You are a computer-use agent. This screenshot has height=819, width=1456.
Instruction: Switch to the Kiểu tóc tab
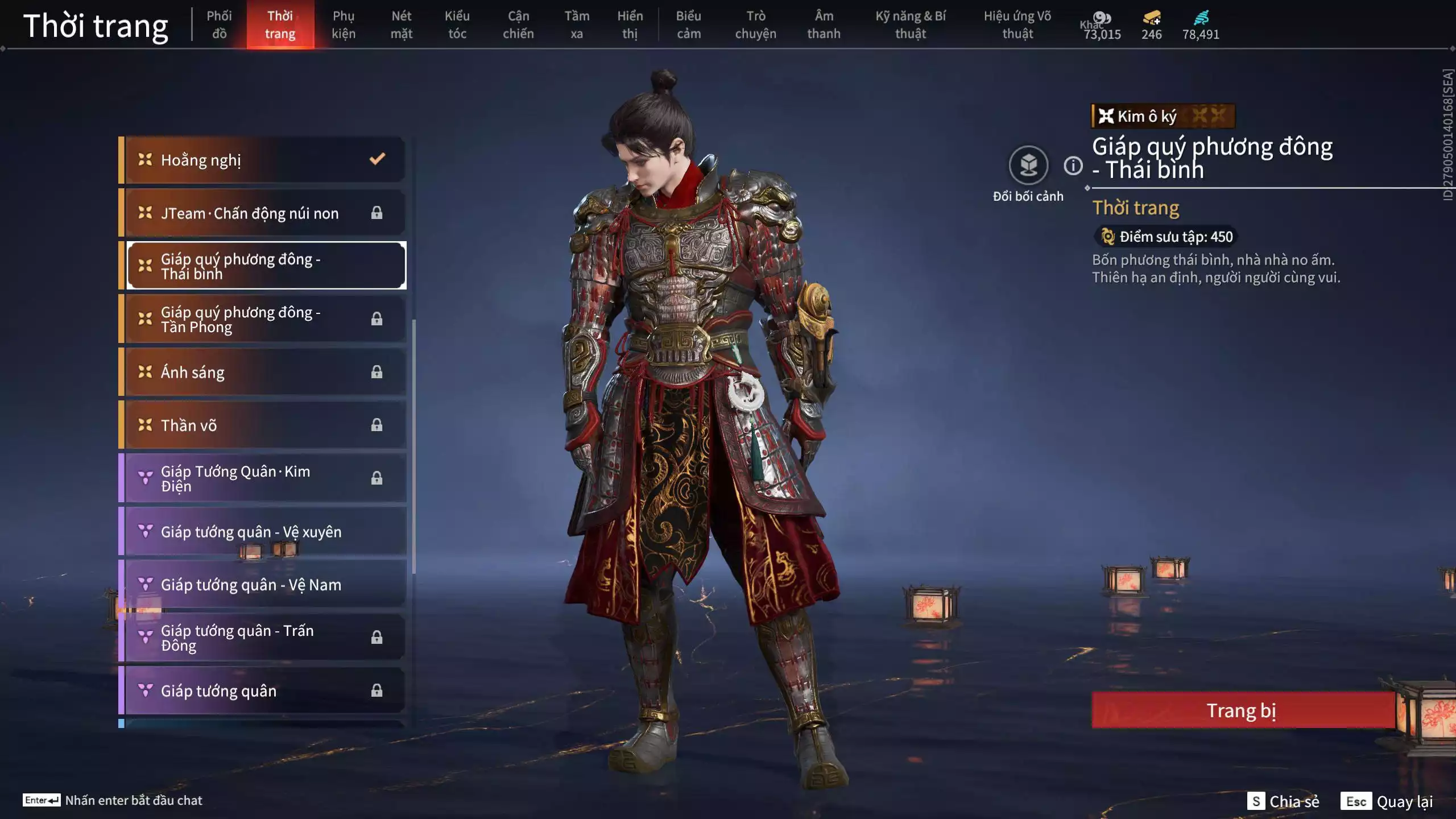457,24
